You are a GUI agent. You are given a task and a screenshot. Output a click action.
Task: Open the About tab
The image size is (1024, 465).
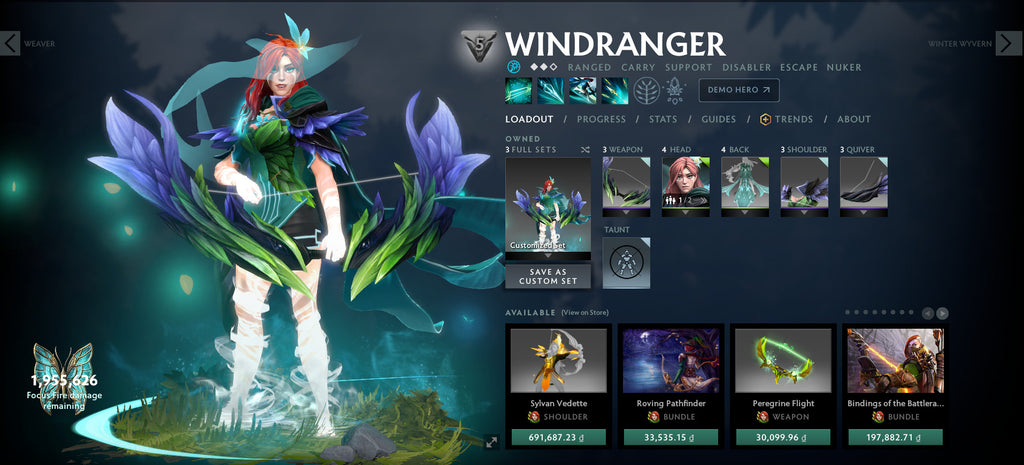pos(853,119)
